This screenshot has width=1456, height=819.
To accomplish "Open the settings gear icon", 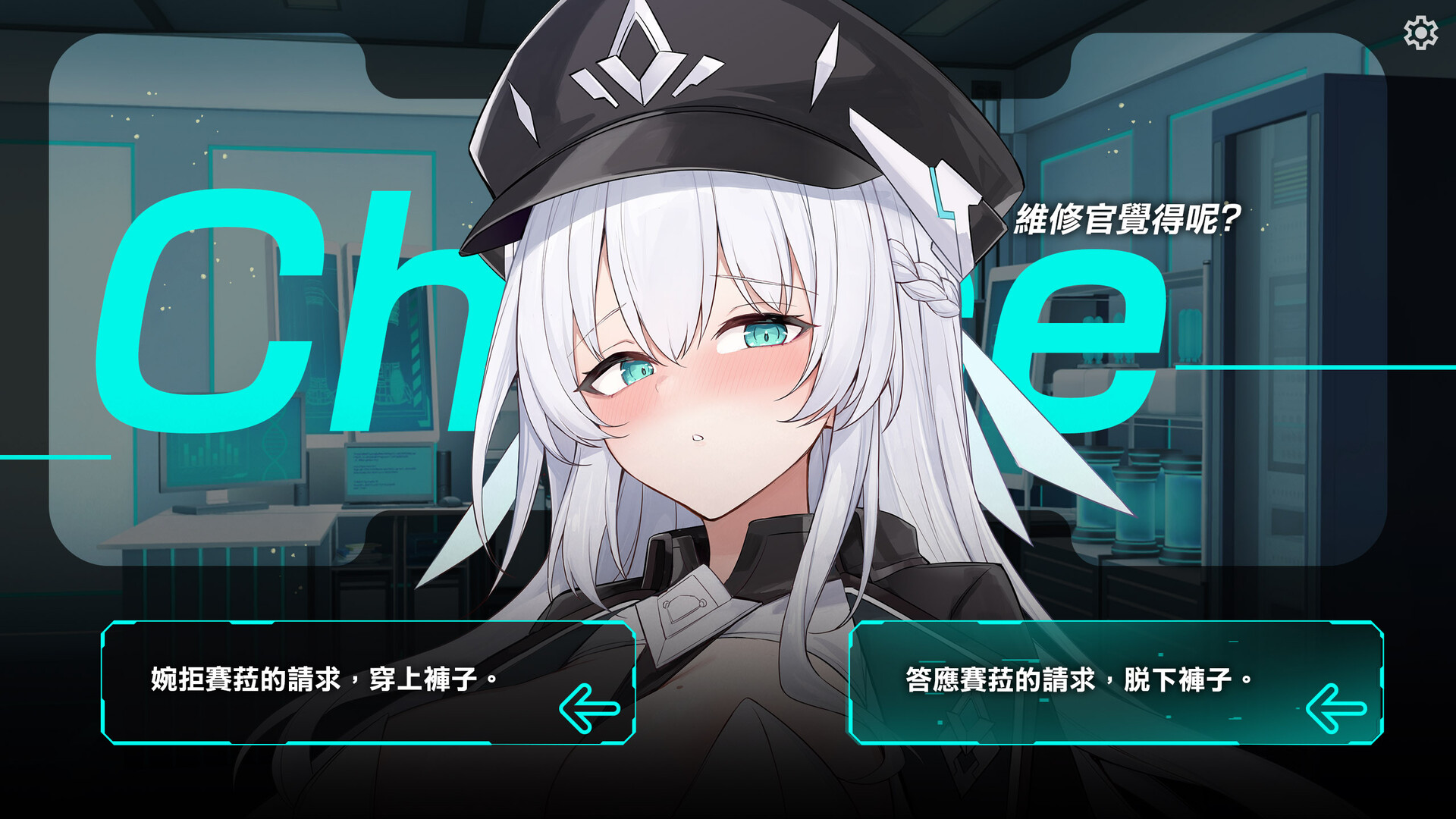I will pos(1419,33).
